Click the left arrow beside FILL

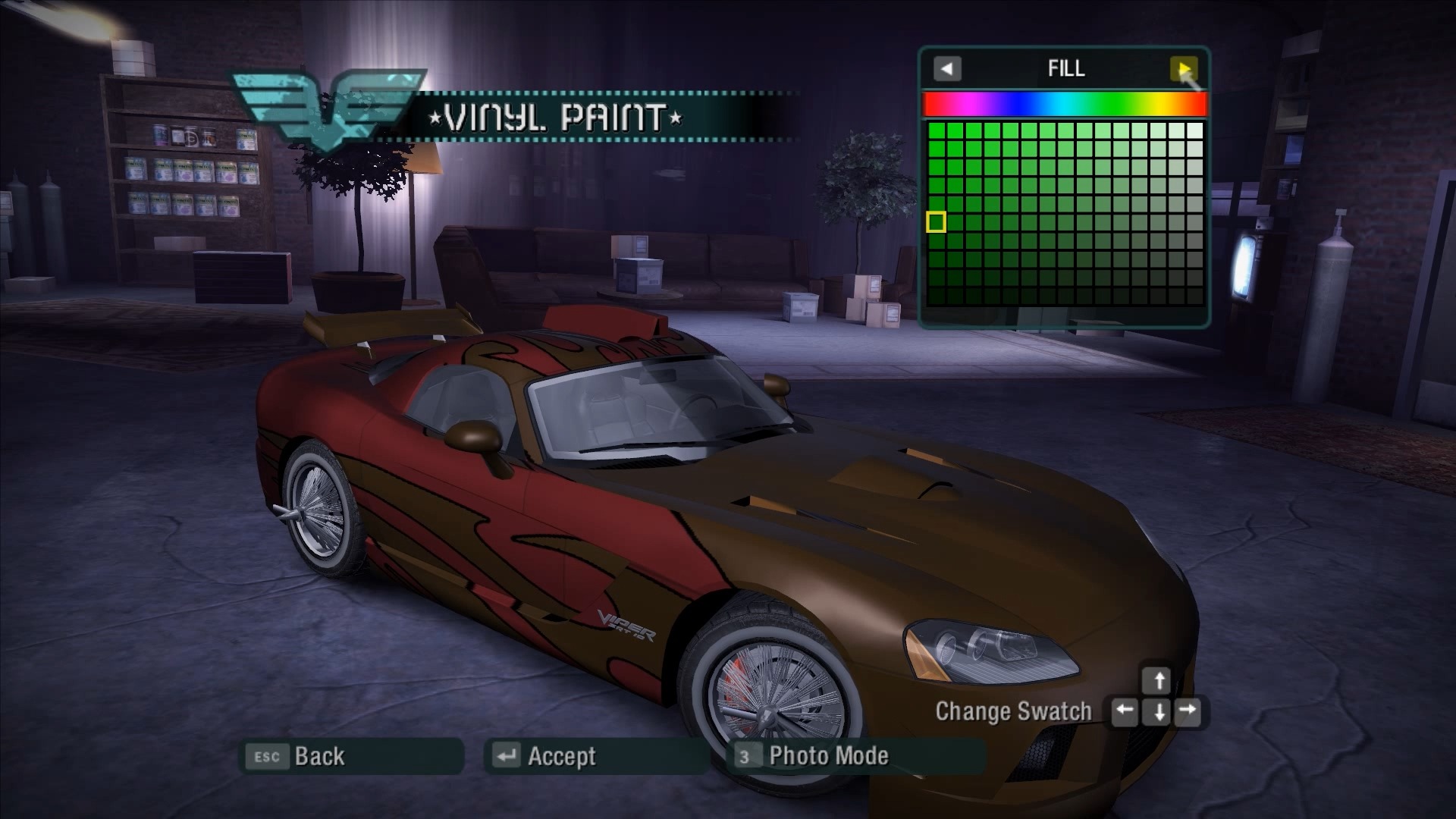tap(946, 69)
